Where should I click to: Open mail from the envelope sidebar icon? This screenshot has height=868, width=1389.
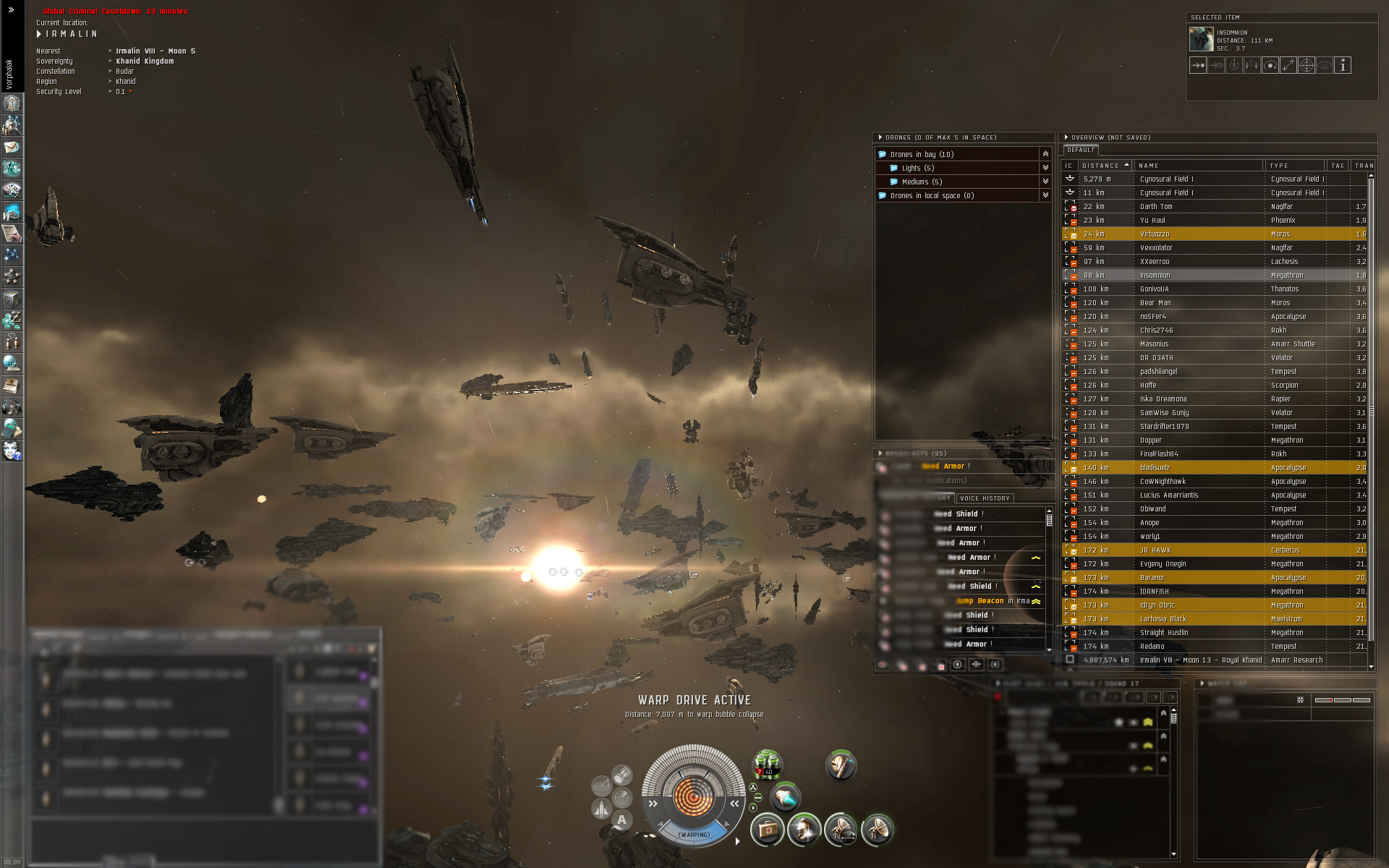coord(12,148)
